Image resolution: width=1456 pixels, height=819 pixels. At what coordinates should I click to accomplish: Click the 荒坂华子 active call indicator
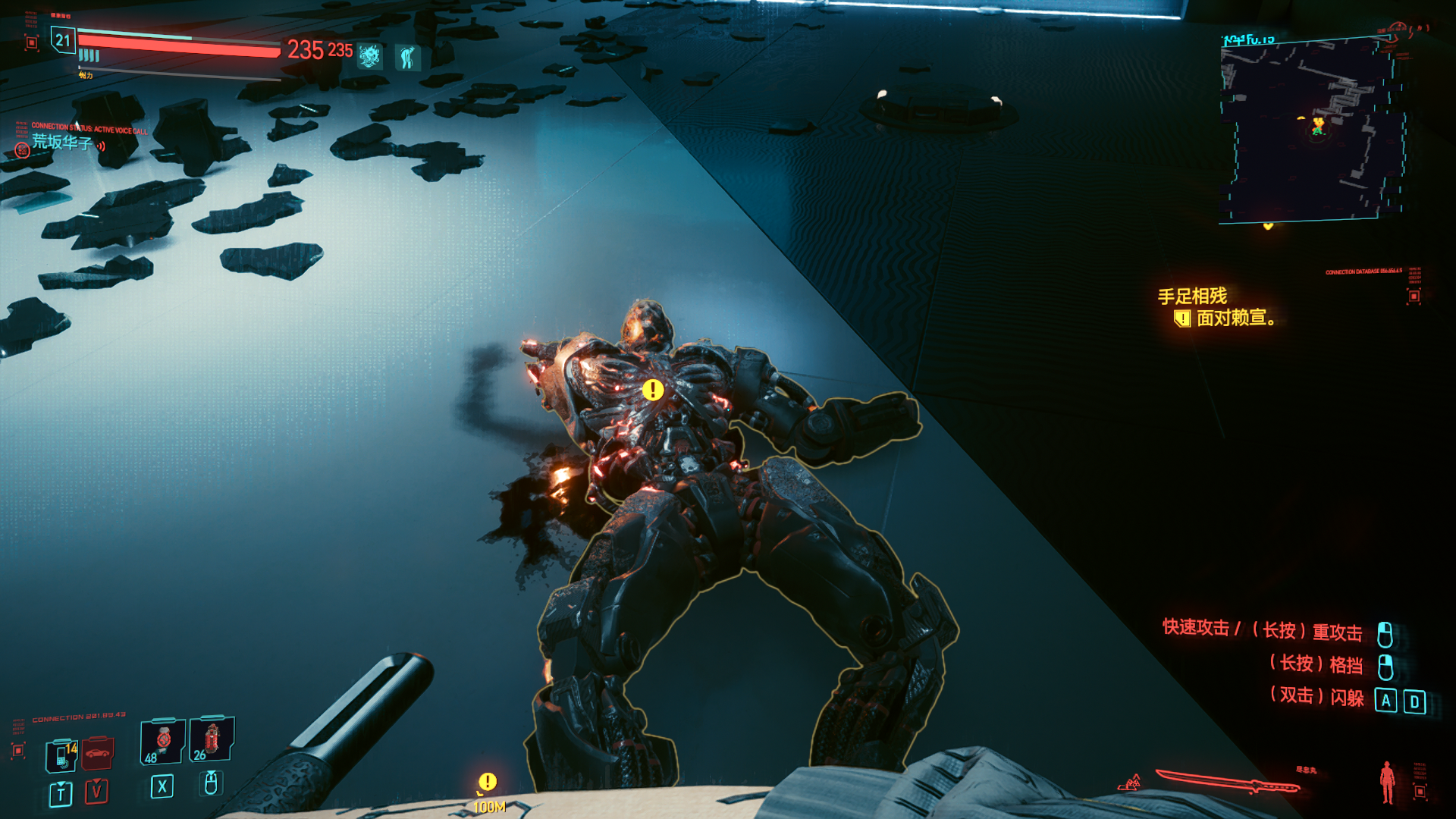(x=61, y=143)
